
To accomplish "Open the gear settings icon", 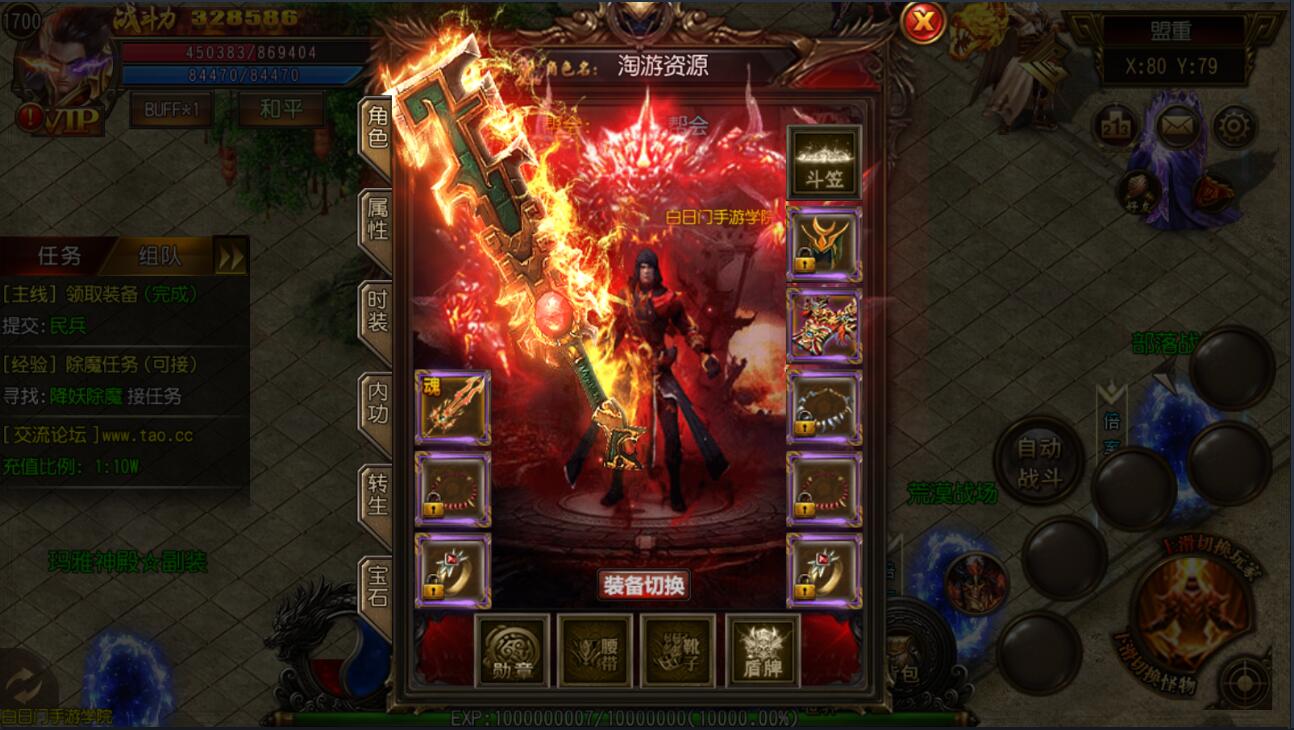I will tap(1235, 127).
